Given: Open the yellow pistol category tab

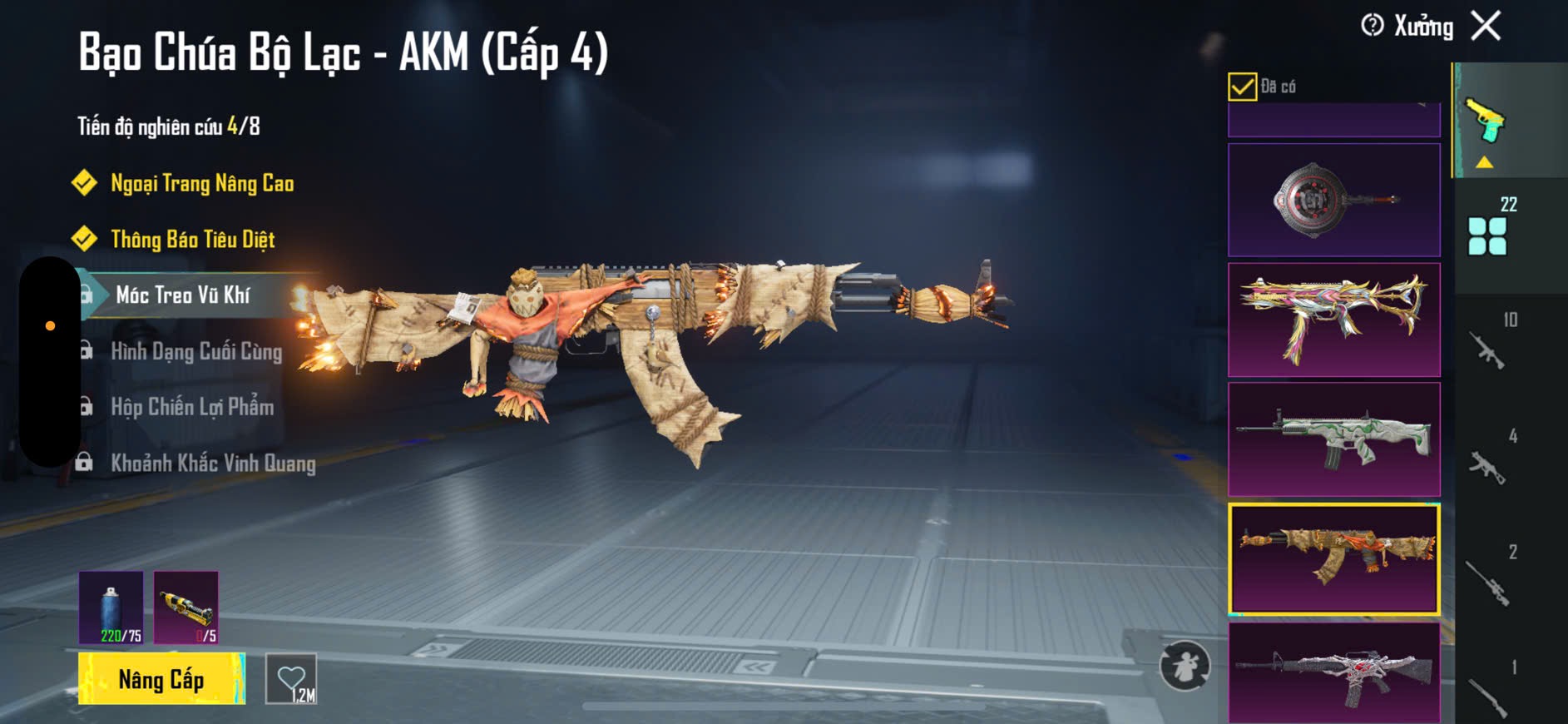Looking at the screenshot, I should coord(1486,121).
